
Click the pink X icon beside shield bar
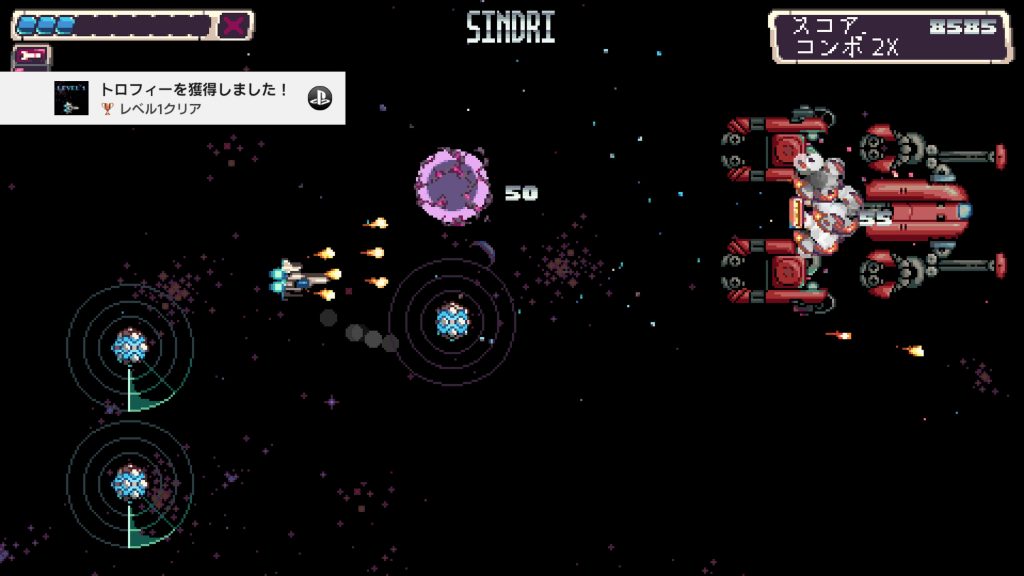pos(233,25)
